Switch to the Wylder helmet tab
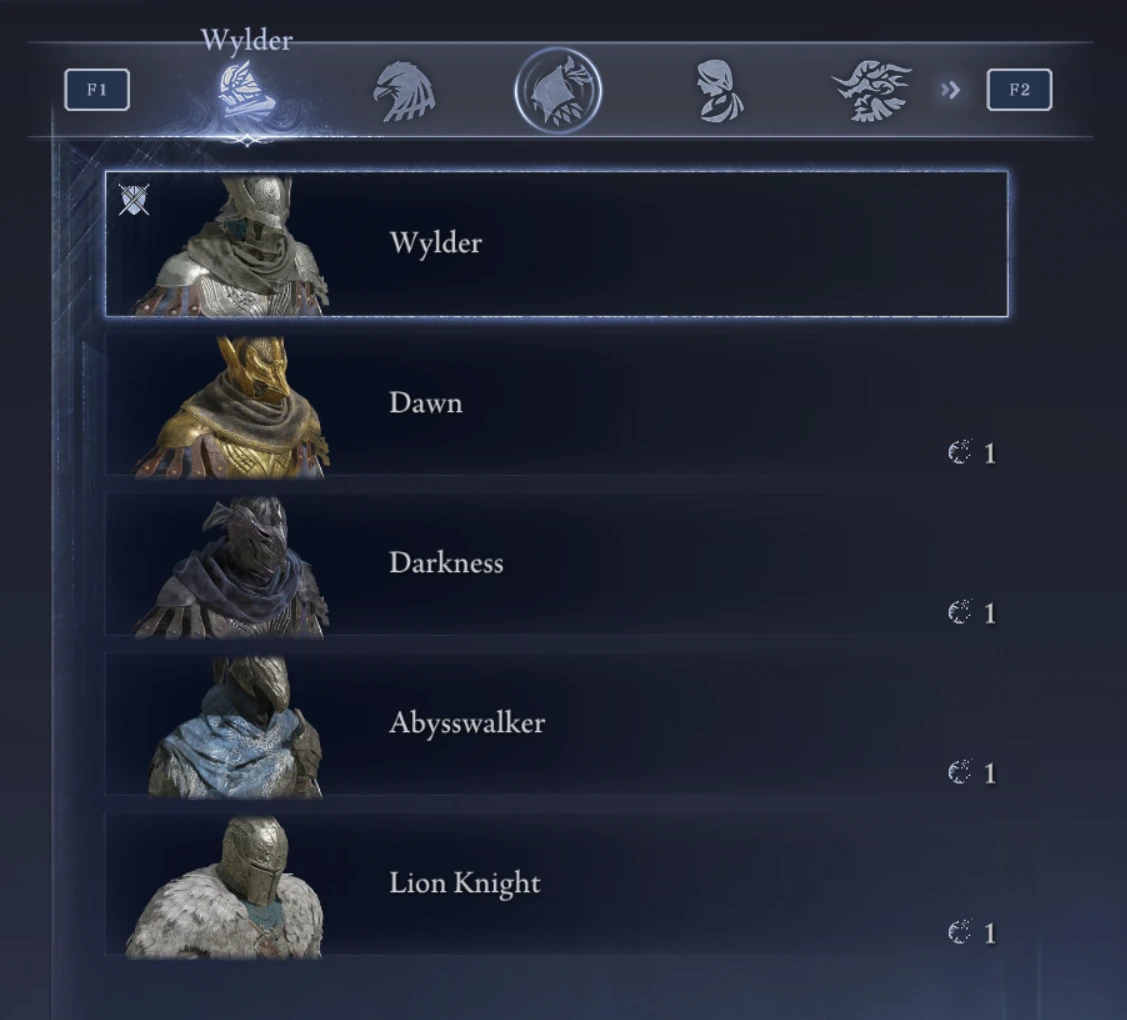This screenshot has height=1020, width=1127. click(246, 91)
